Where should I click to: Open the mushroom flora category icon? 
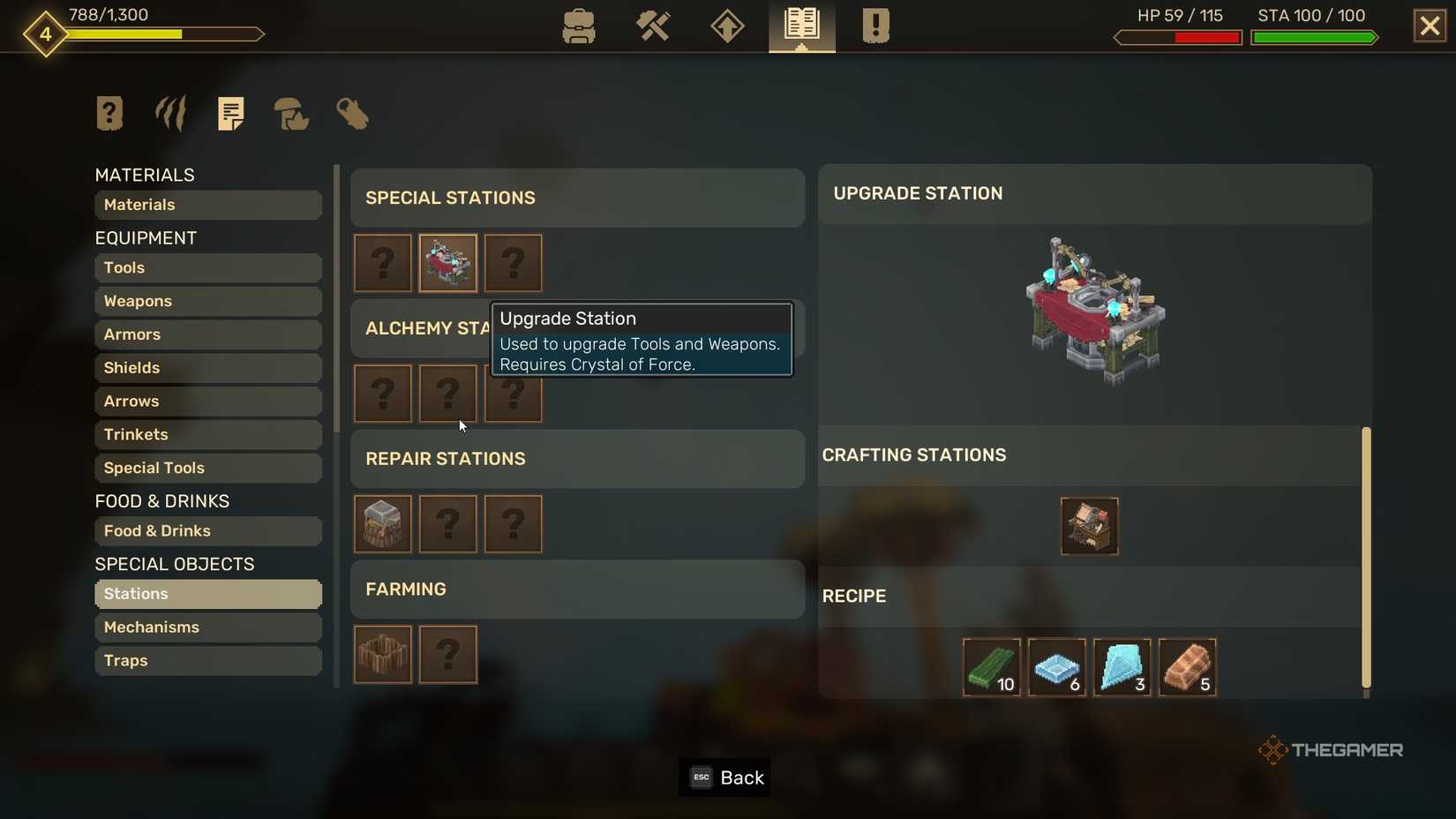291,113
